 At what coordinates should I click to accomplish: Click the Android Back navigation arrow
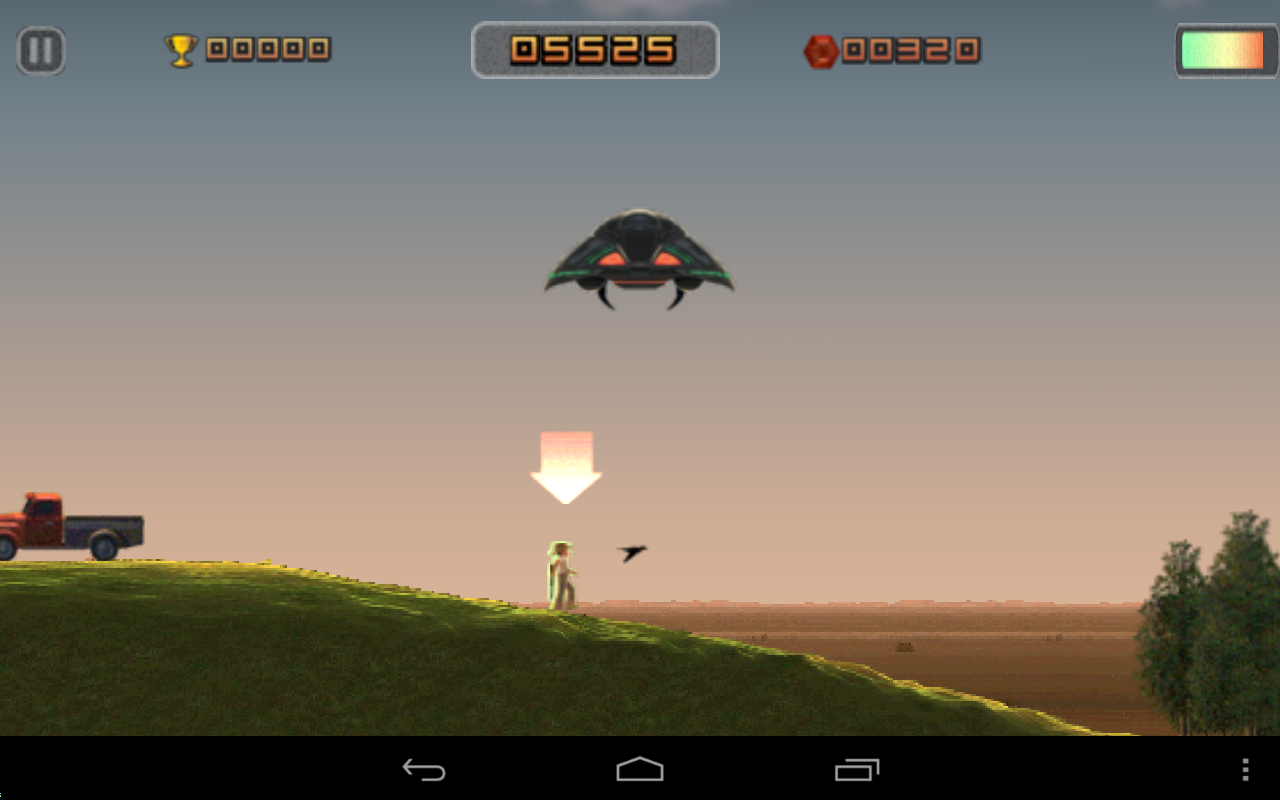(424, 770)
